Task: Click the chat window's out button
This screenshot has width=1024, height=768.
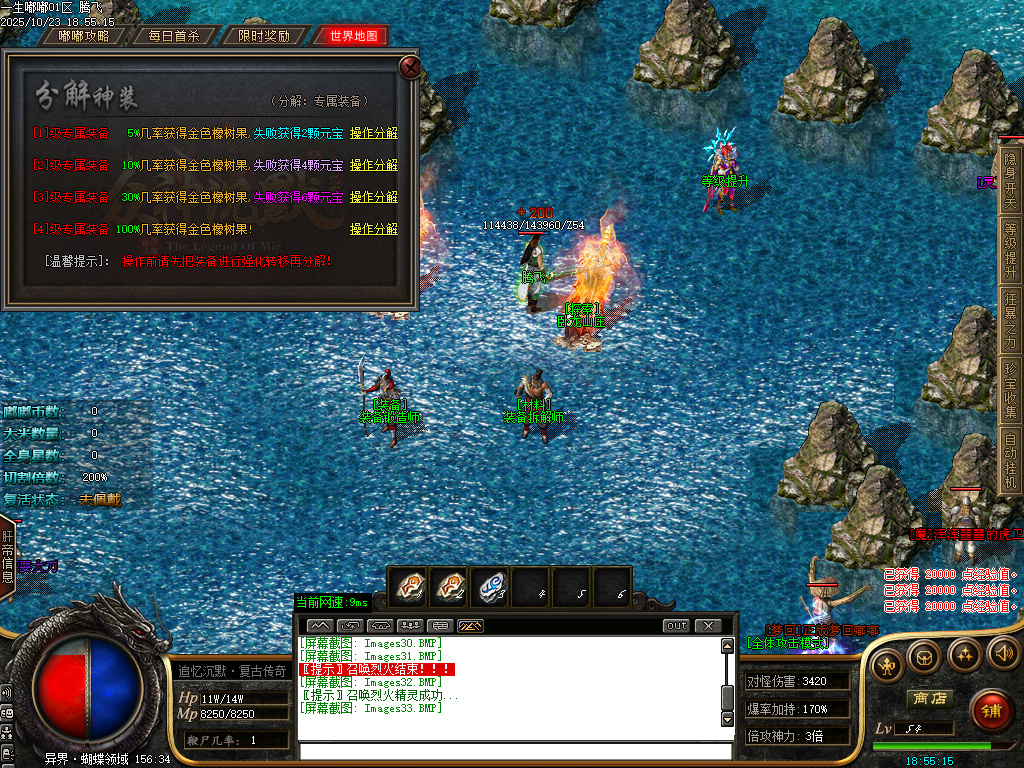Action: (677, 626)
